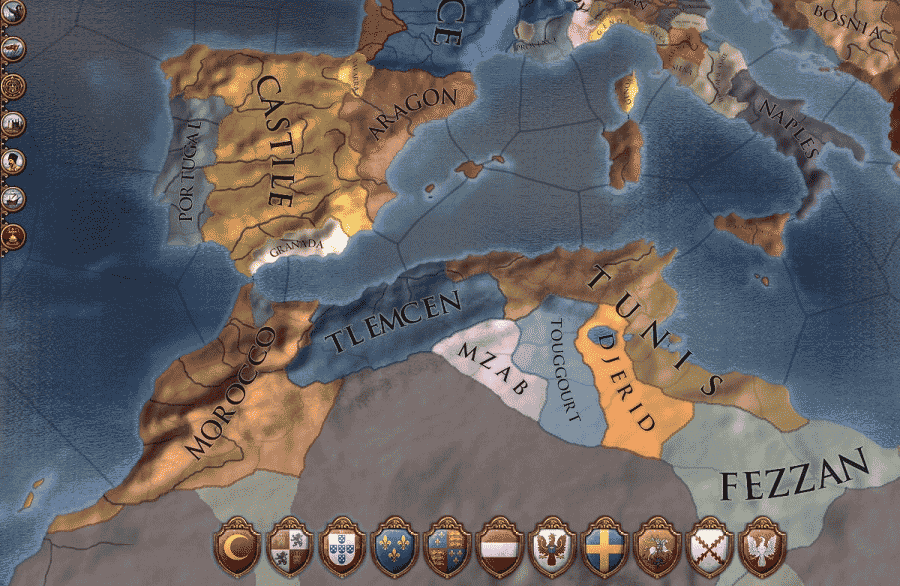900x586 pixels.
Task: Select the Ottoman crescent moon shield
Action: coord(239,546)
